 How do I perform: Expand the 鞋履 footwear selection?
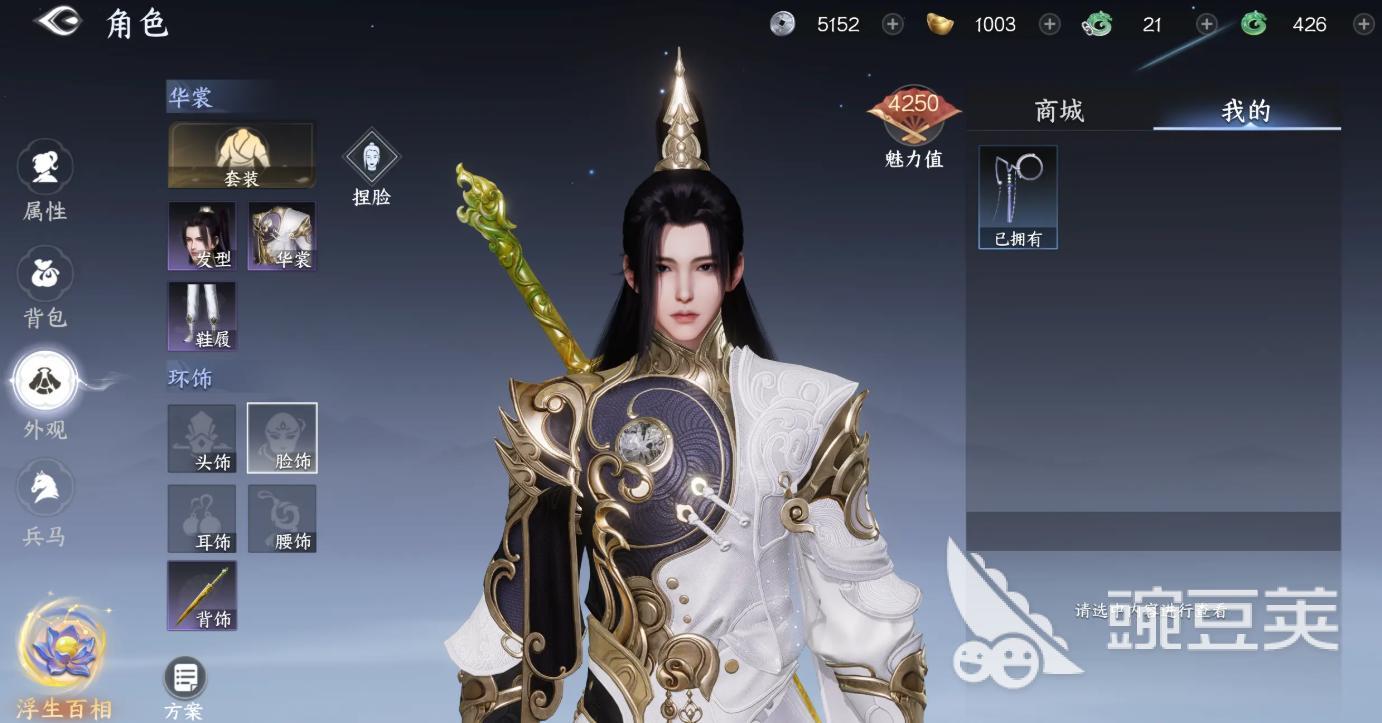click(x=201, y=317)
